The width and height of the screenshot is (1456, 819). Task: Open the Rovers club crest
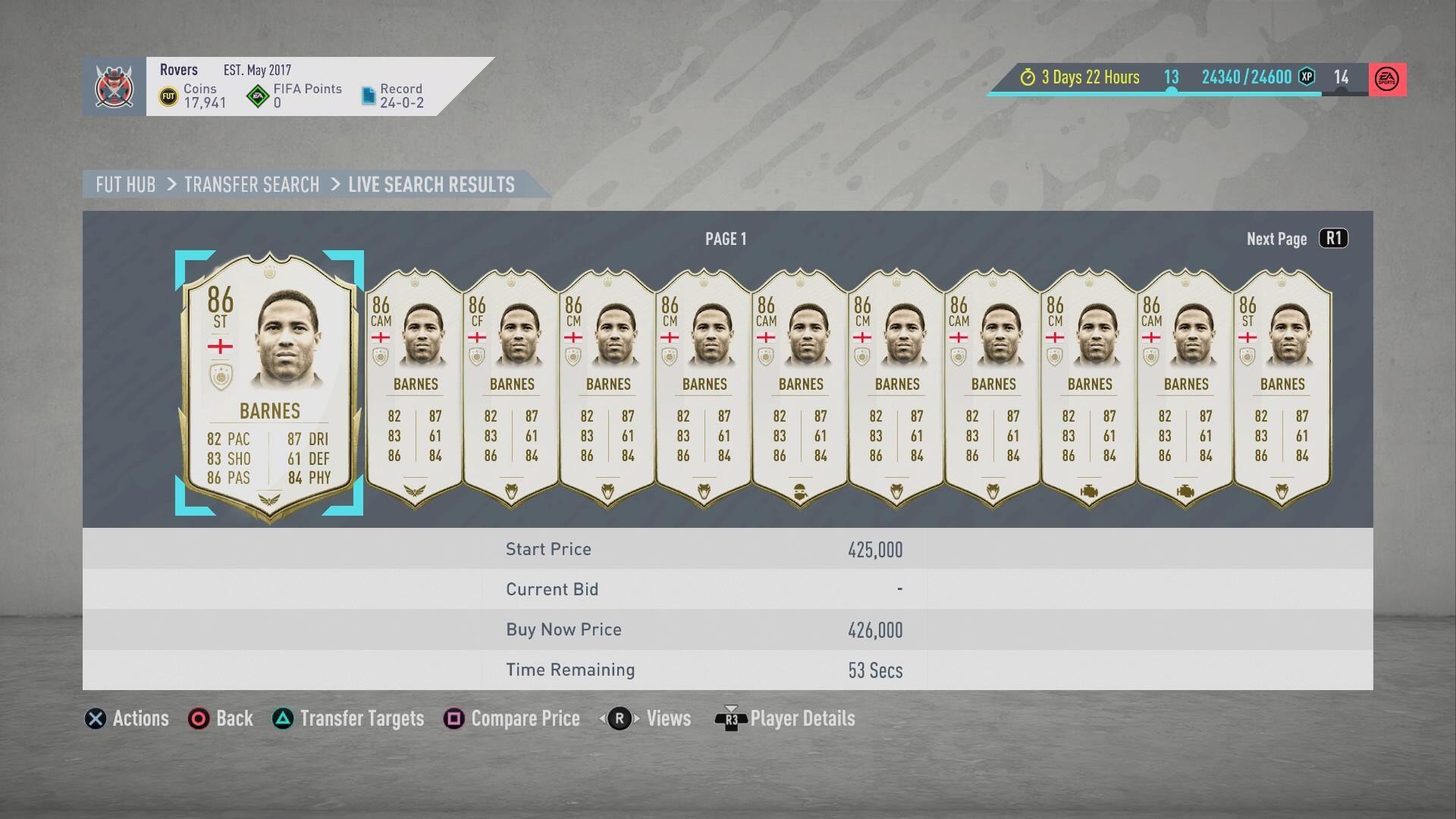click(x=114, y=86)
